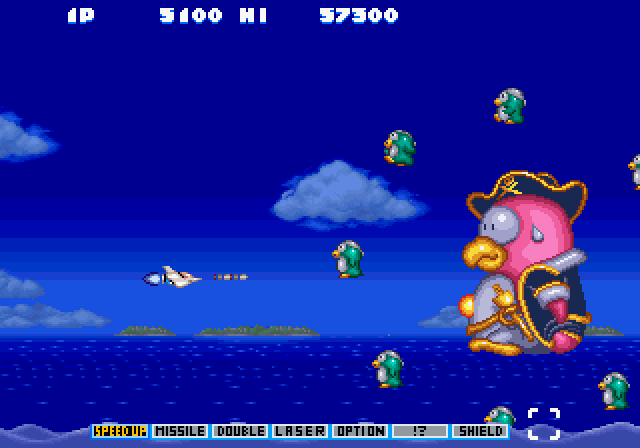
Task: Pick the LASER power-up slot
Action: point(300,431)
